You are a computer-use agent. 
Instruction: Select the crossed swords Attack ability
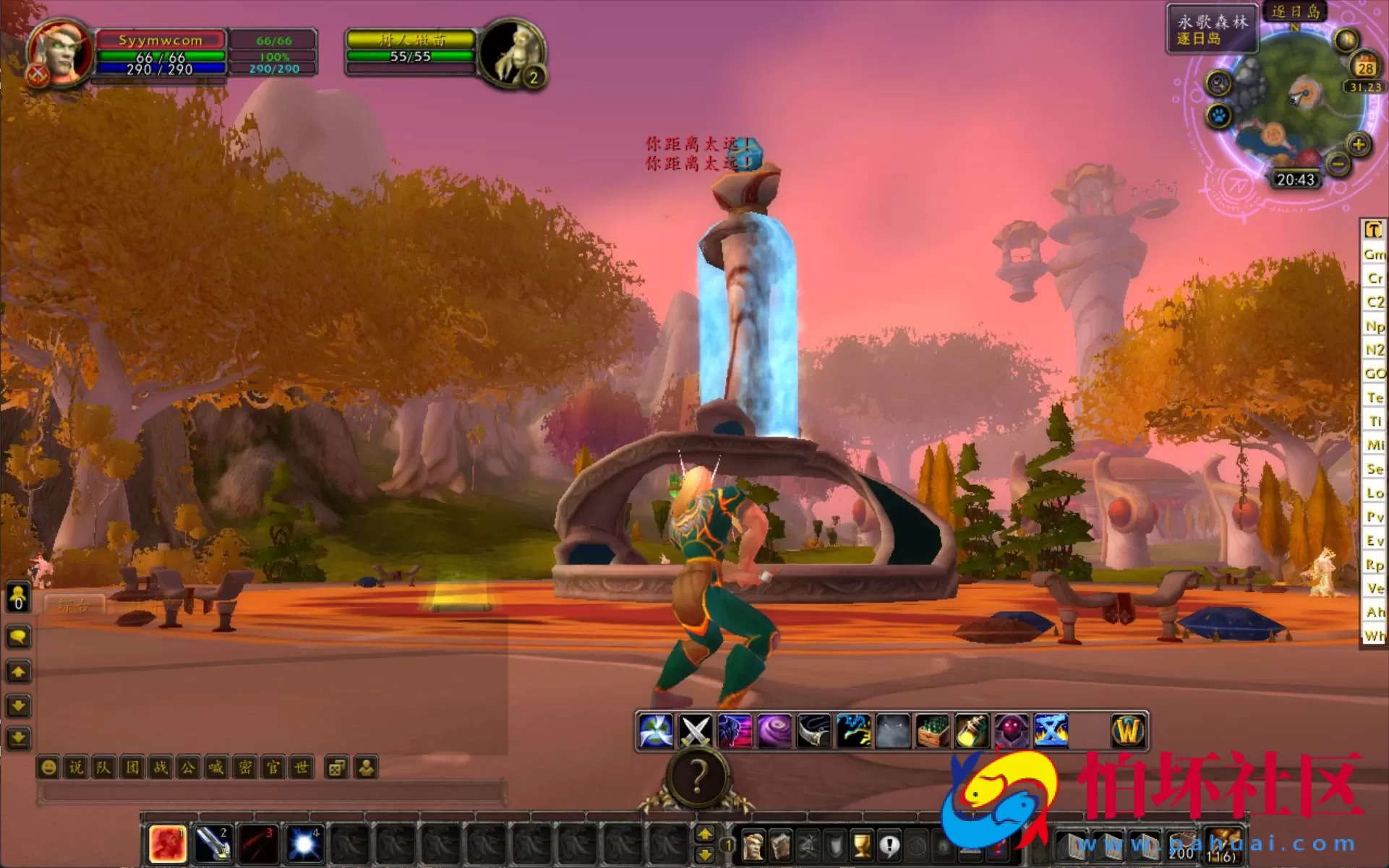695,730
